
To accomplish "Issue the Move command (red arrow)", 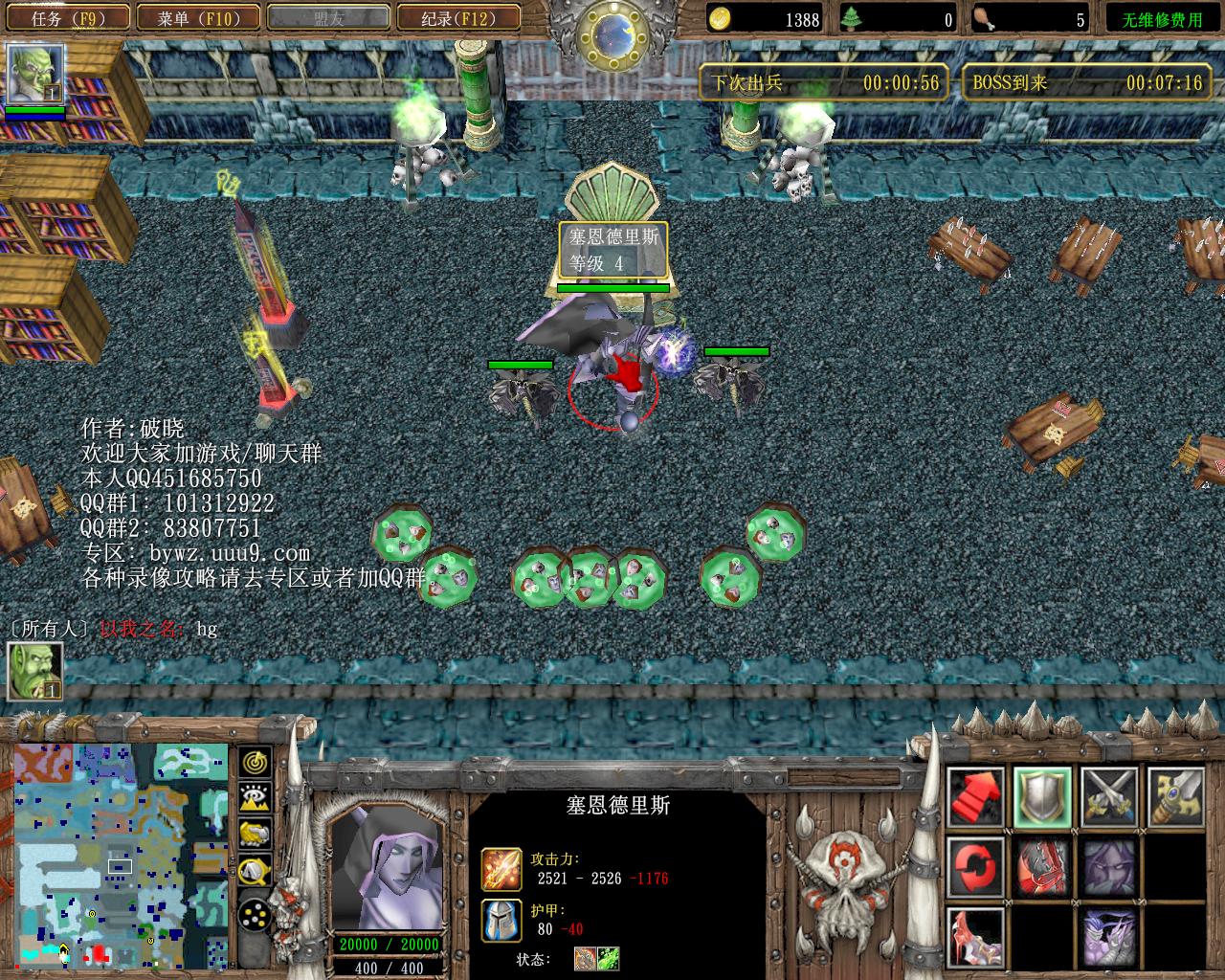I will point(976,796).
